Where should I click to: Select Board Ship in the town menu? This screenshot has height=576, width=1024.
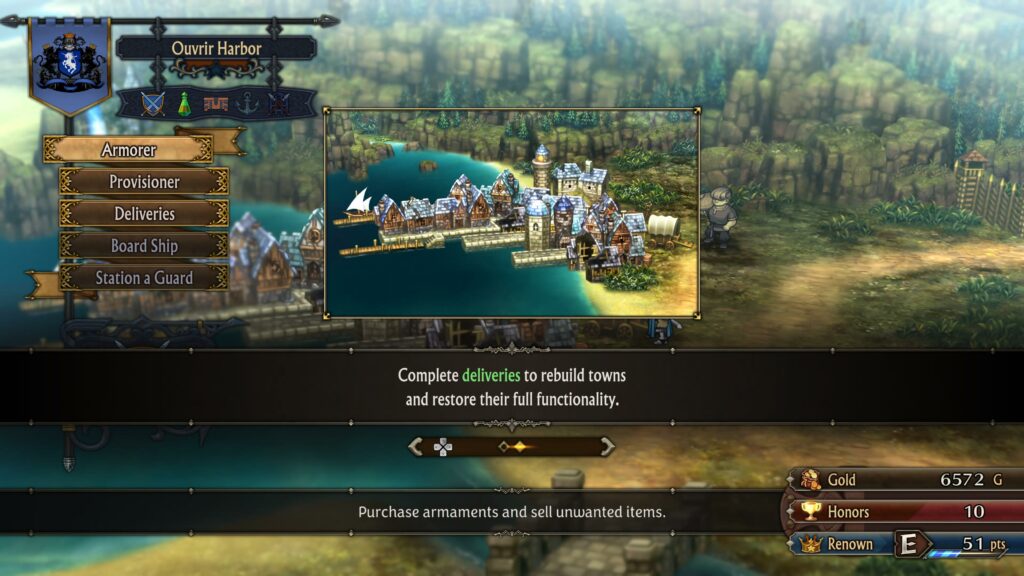[144, 246]
